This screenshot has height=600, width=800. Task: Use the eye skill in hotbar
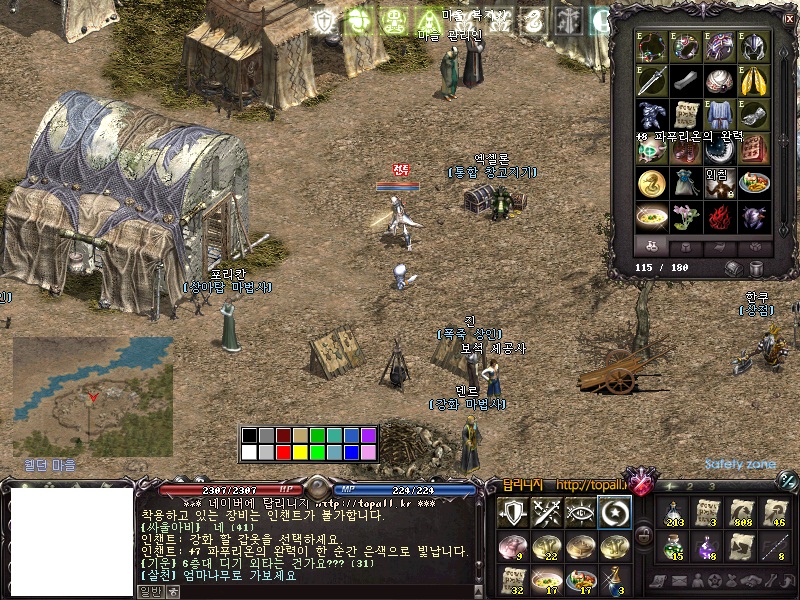click(x=579, y=512)
